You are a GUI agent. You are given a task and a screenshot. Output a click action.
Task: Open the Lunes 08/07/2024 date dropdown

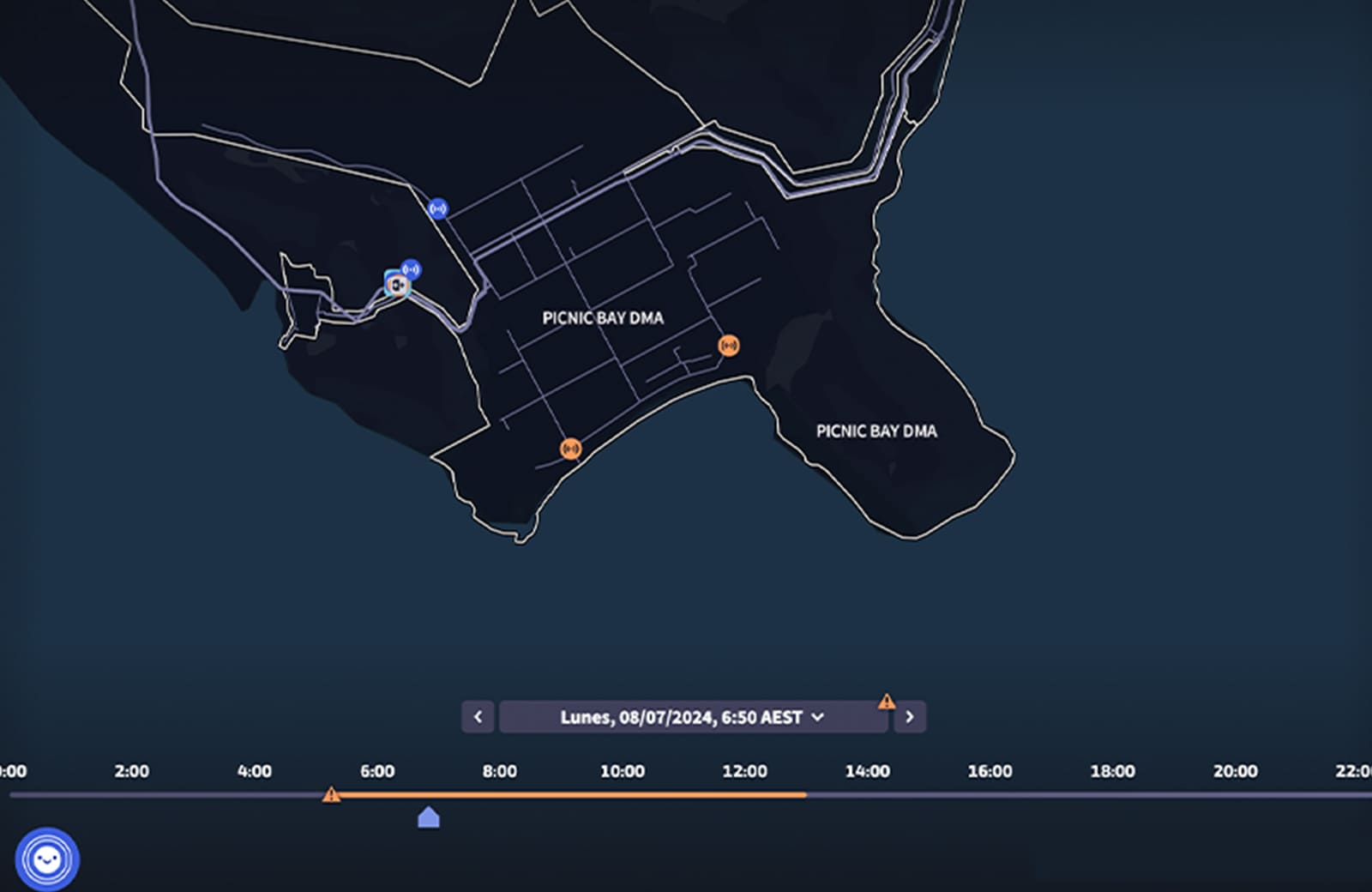[x=692, y=717]
